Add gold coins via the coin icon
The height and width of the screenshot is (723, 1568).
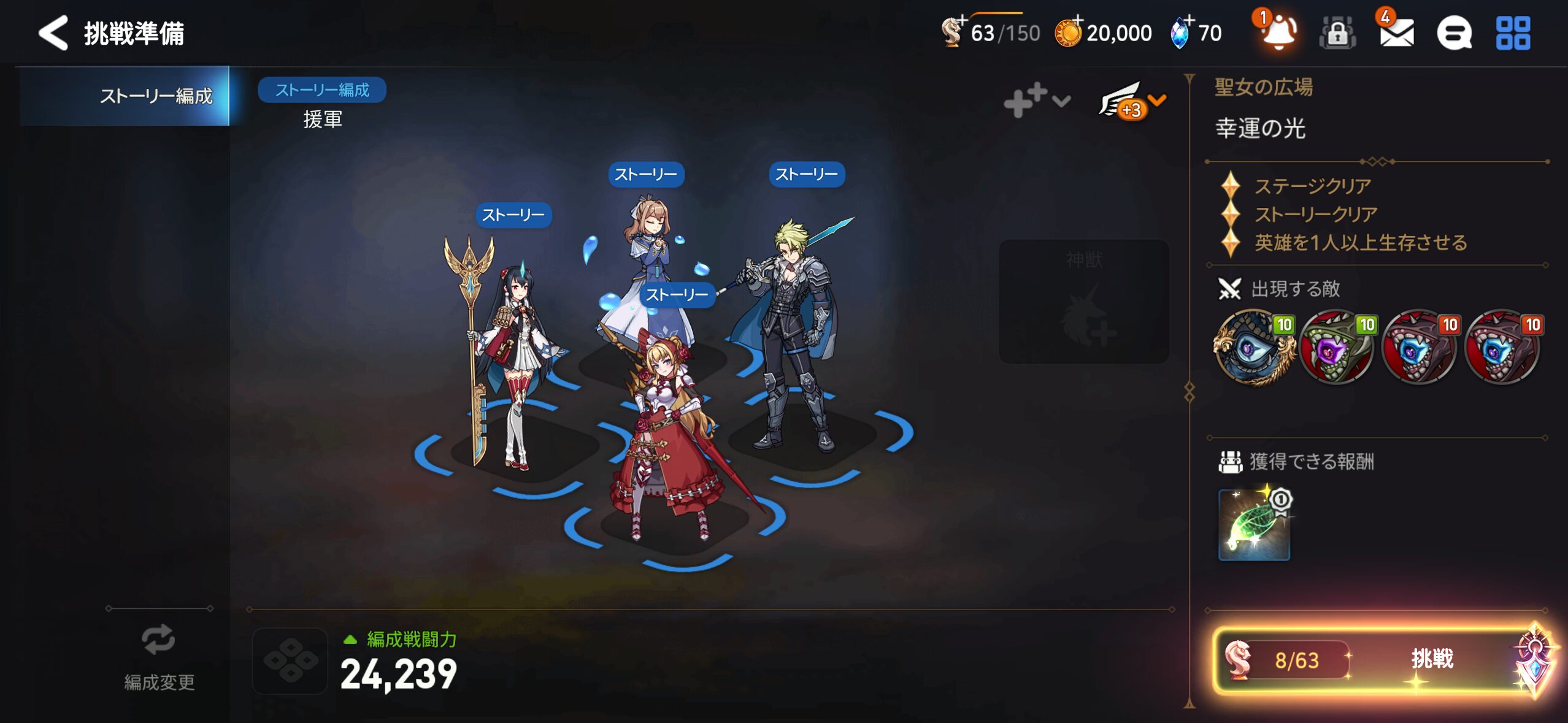[1068, 33]
